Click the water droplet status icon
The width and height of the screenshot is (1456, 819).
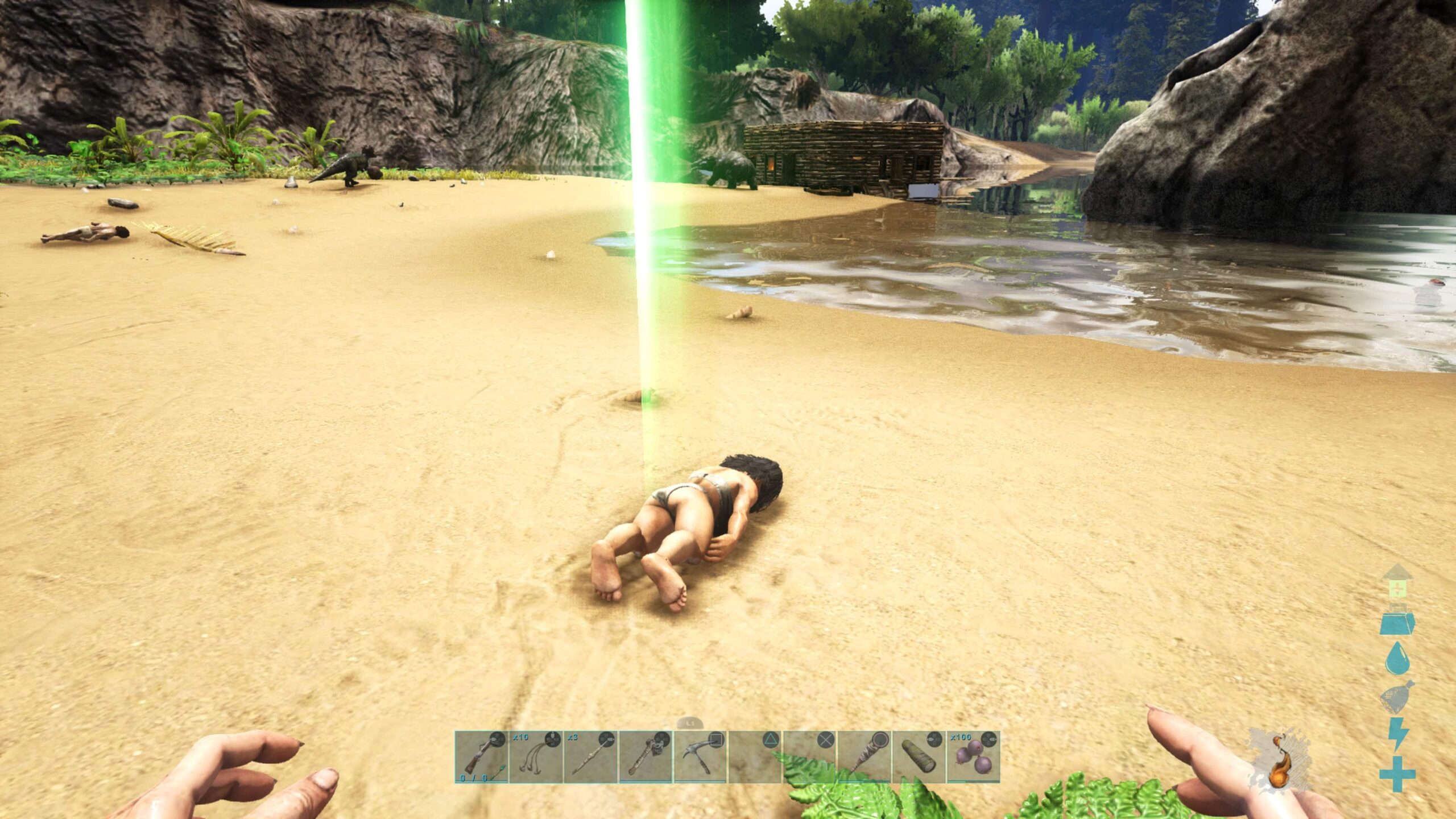[x=1397, y=658]
